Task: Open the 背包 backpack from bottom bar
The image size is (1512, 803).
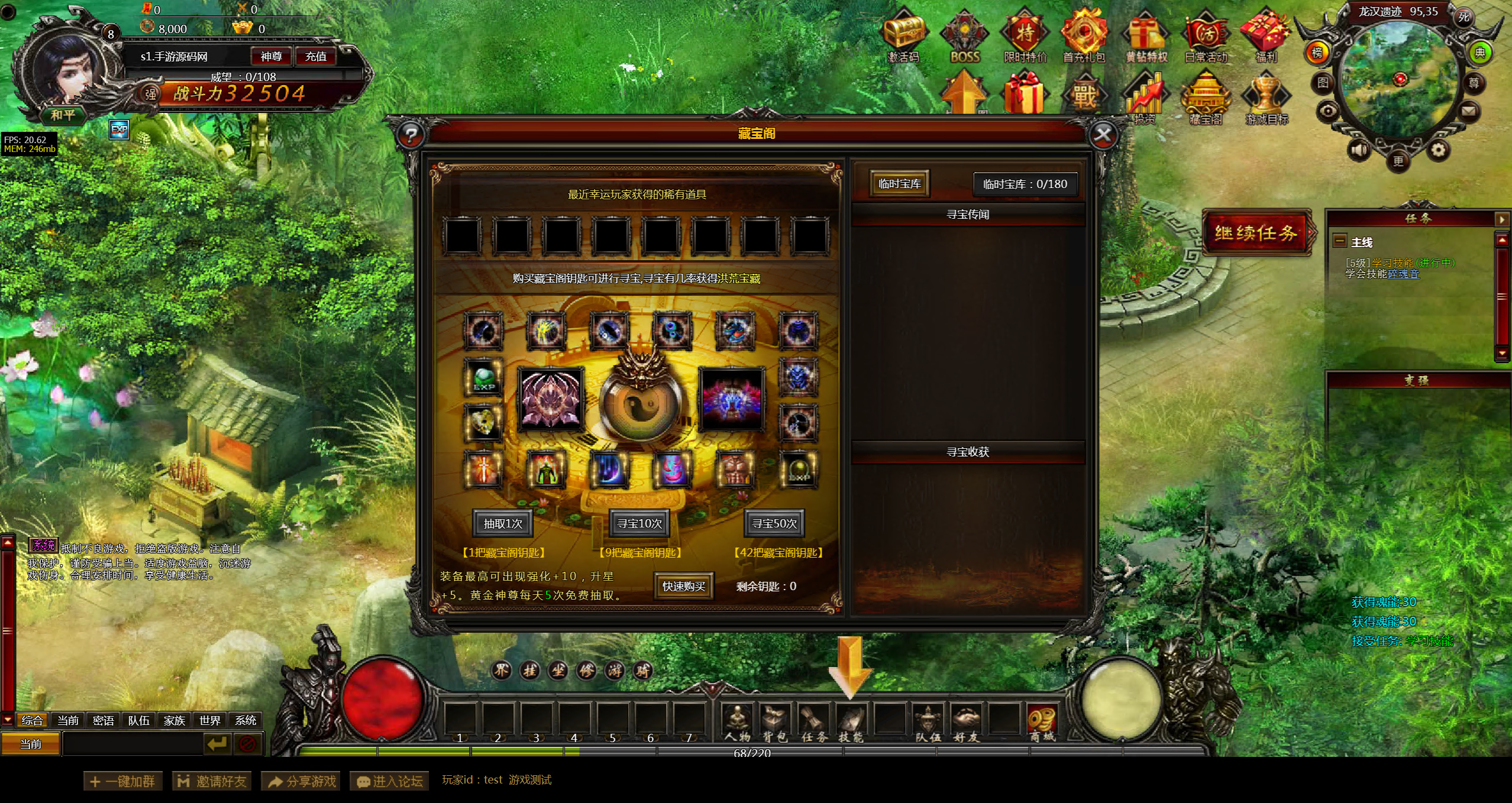Action: coord(775,721)
